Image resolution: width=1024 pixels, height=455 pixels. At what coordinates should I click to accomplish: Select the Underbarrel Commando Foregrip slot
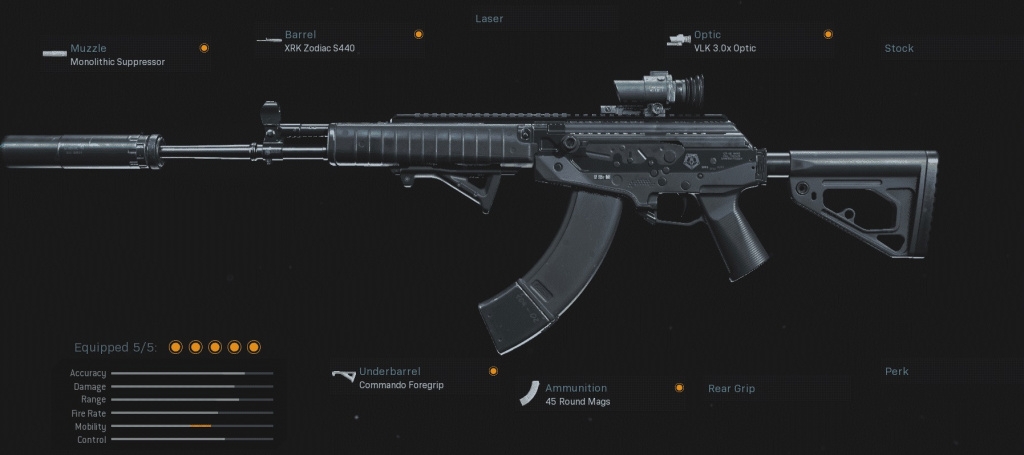tap(400, 377)
